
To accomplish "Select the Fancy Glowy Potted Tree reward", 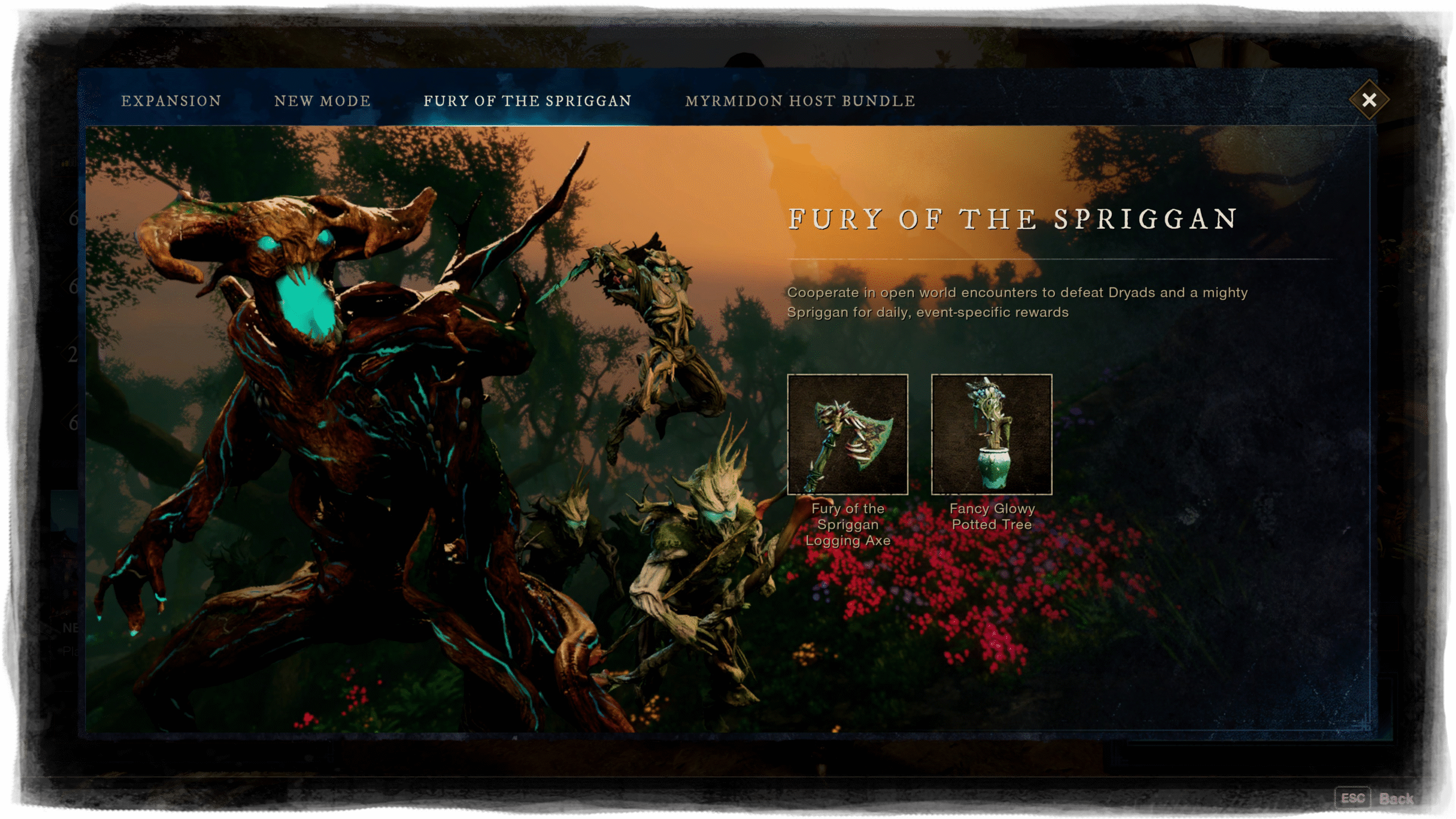I will point(991,435).
